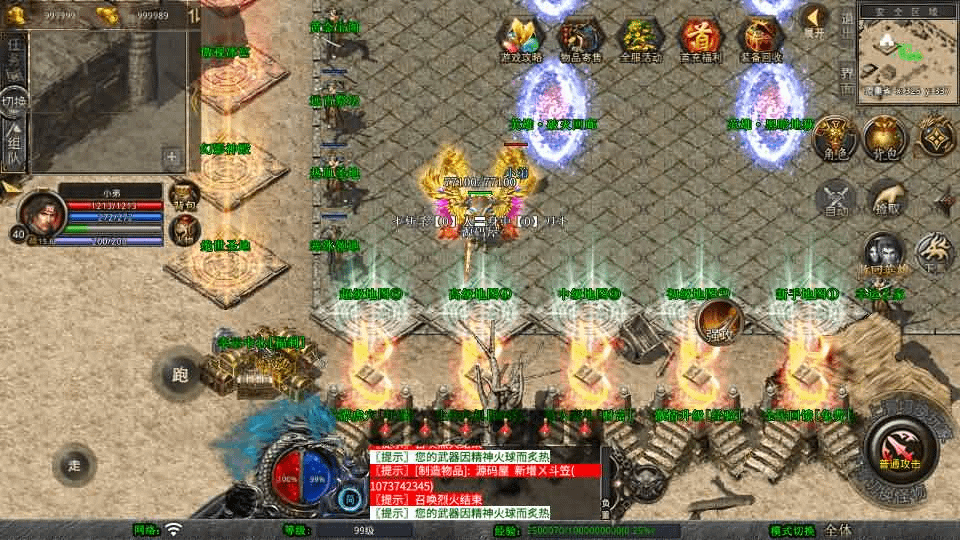Tap the 走 walk button

75,464
